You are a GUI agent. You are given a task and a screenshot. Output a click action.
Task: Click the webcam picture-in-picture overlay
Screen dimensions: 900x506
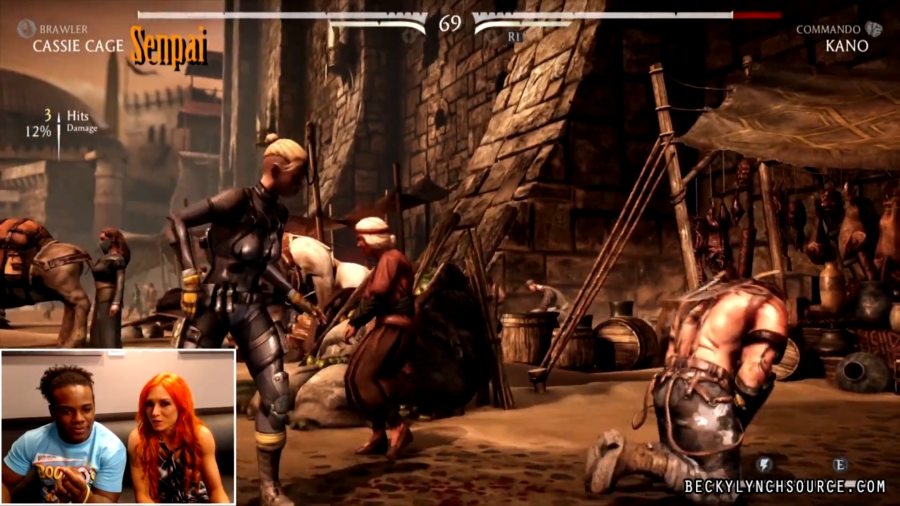118,426
